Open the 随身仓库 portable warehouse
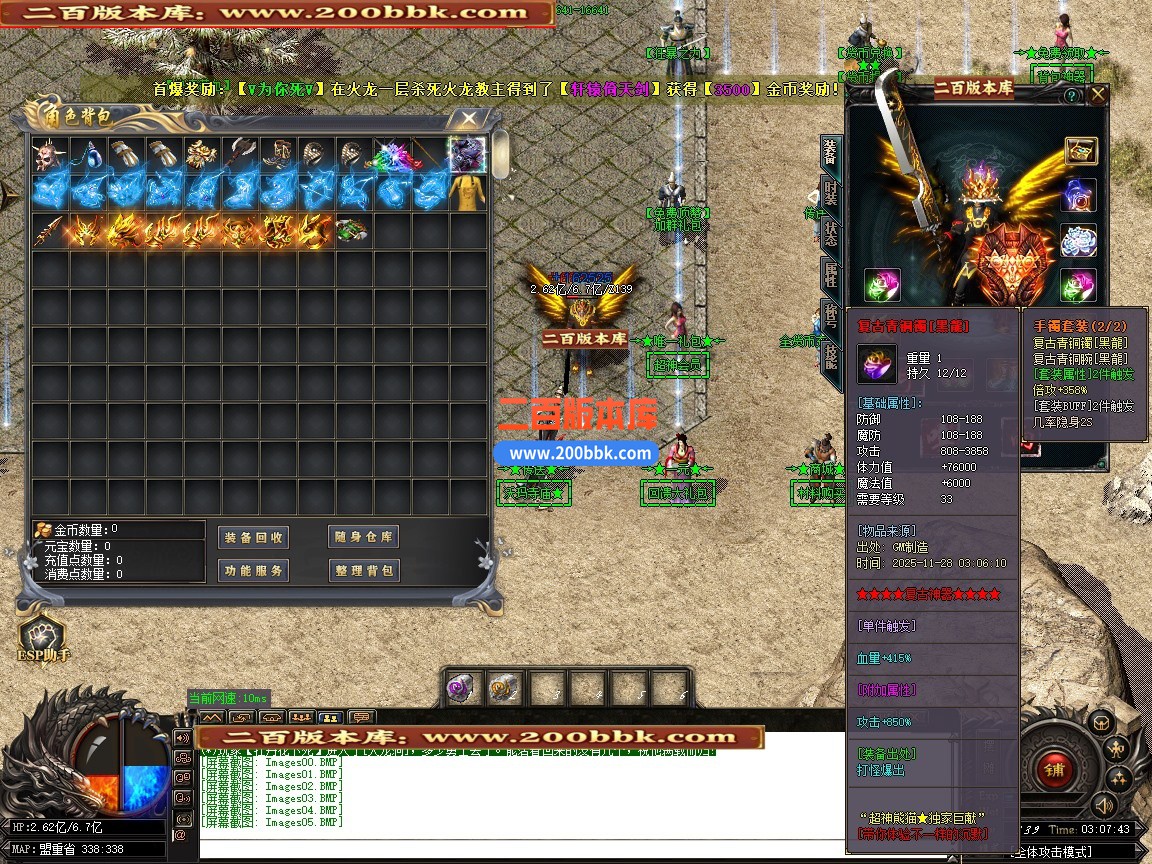The width and height of the screenshot is (1152, 864). [x=363, y=537]
